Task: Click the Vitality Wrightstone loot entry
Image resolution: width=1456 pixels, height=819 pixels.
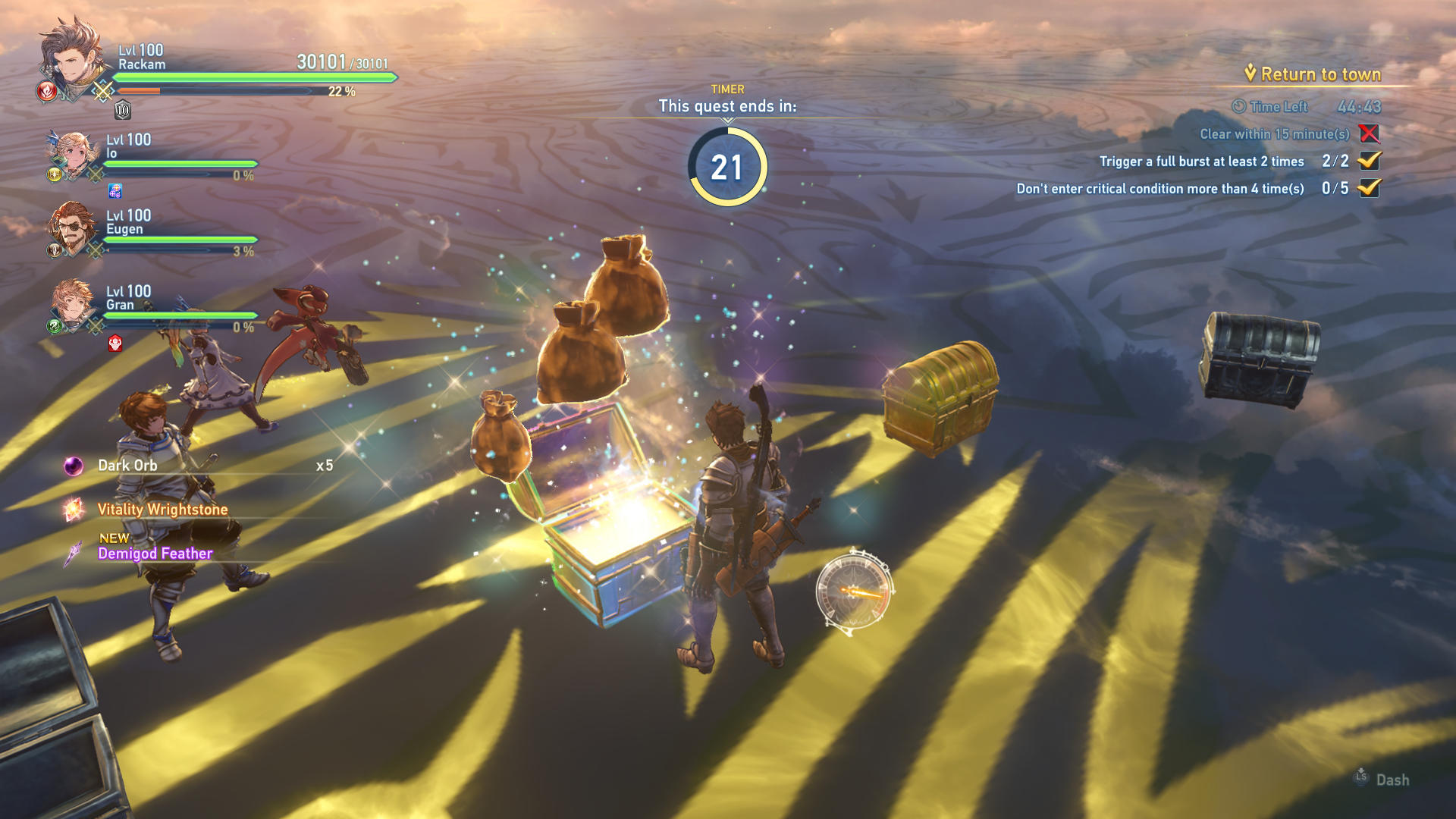Action: [162, 510]
